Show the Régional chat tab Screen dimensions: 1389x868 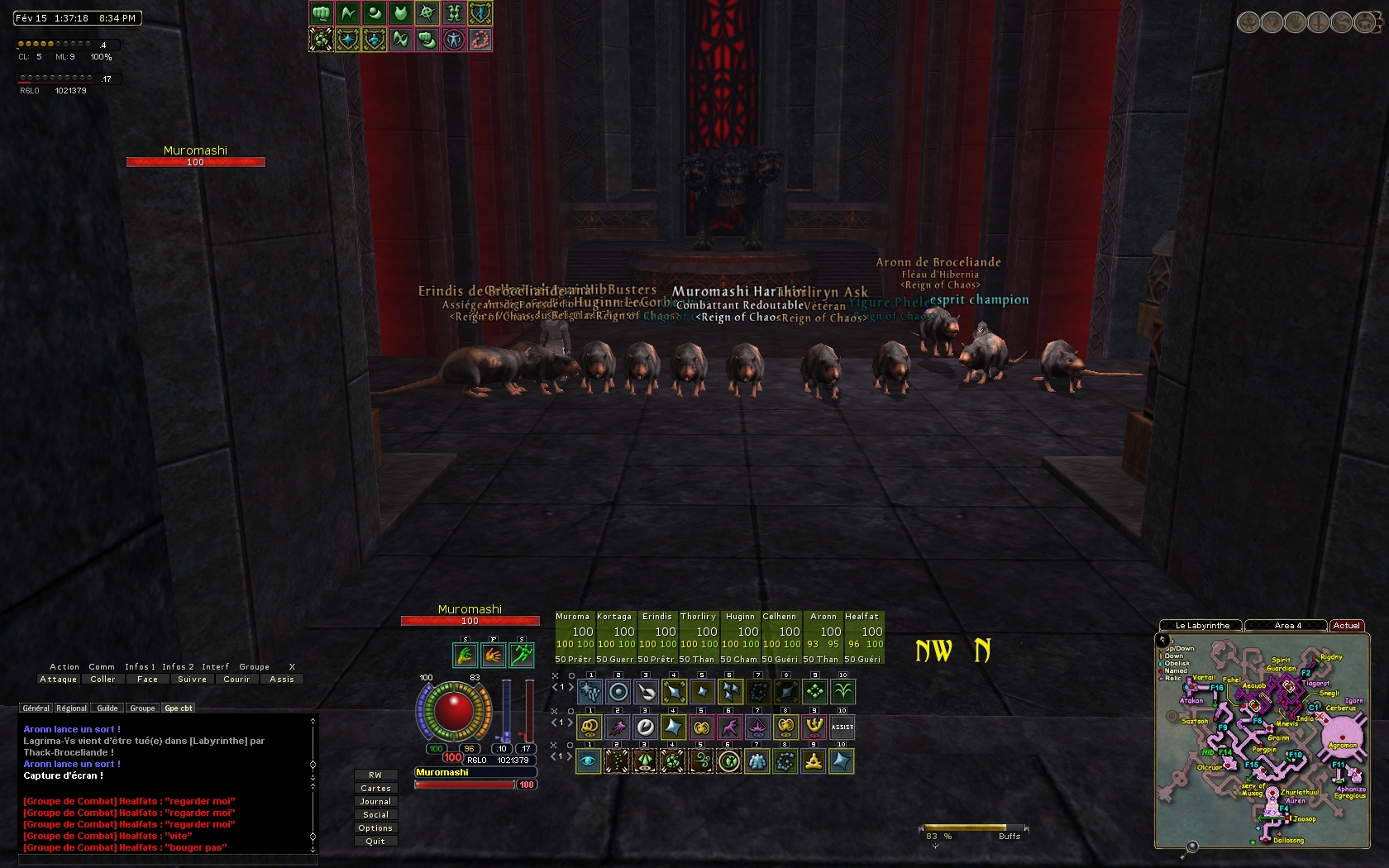coord(71,708)
